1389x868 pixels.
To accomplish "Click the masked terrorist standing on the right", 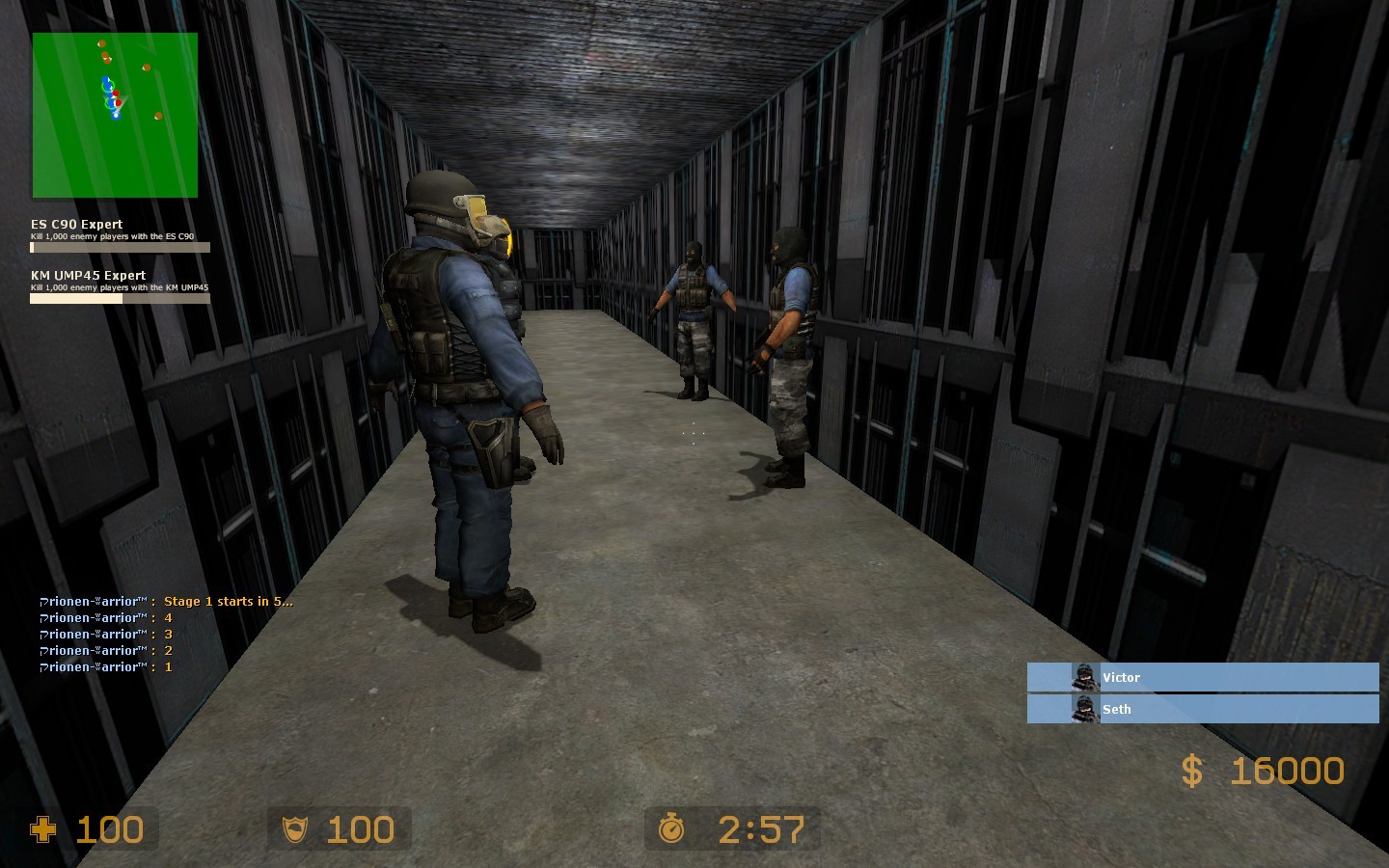I will (791, 347).
